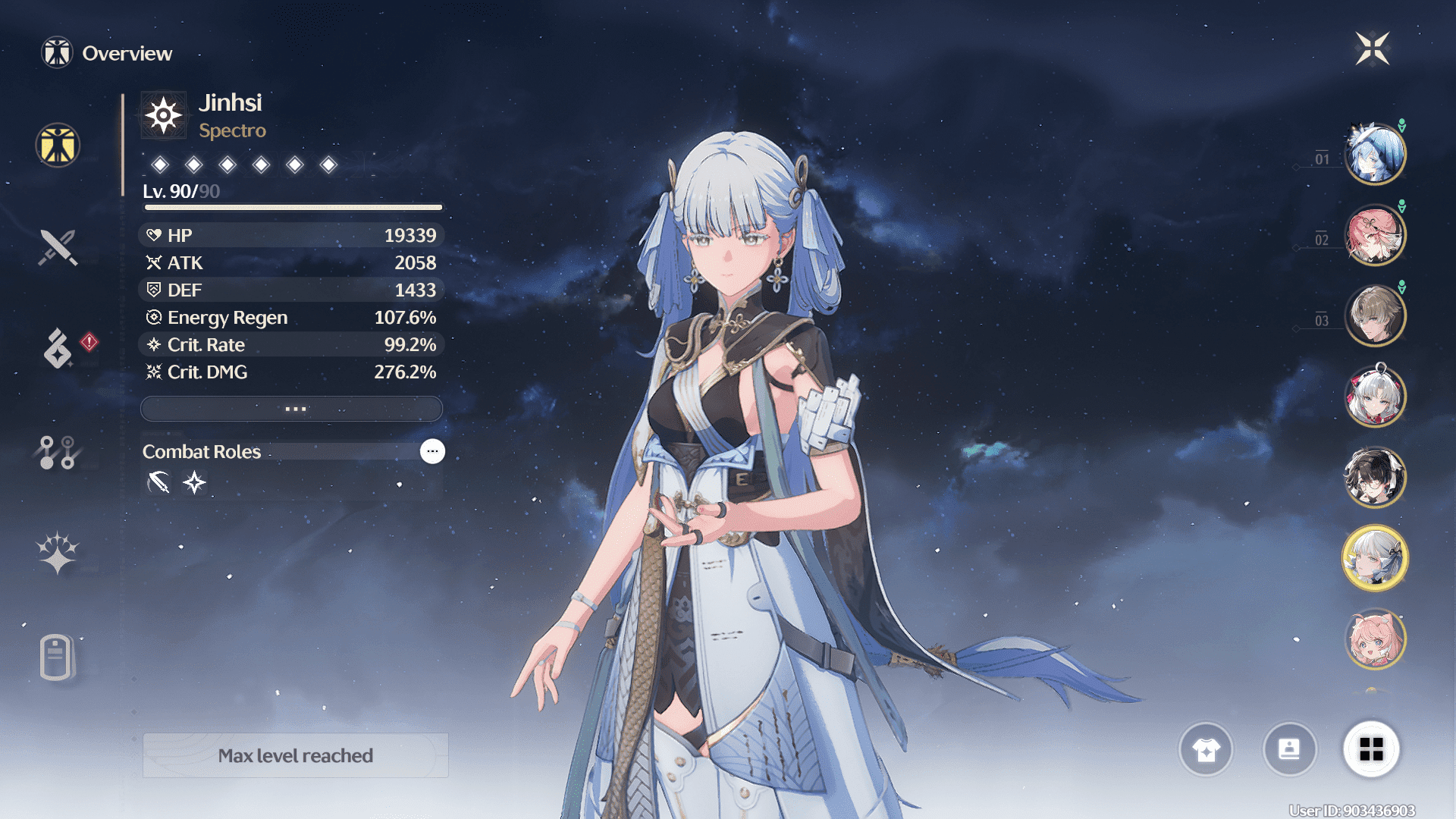Select the team slot 01 blue-haired character
This screenshot has width=1456, height=819.
point(1375,154)
